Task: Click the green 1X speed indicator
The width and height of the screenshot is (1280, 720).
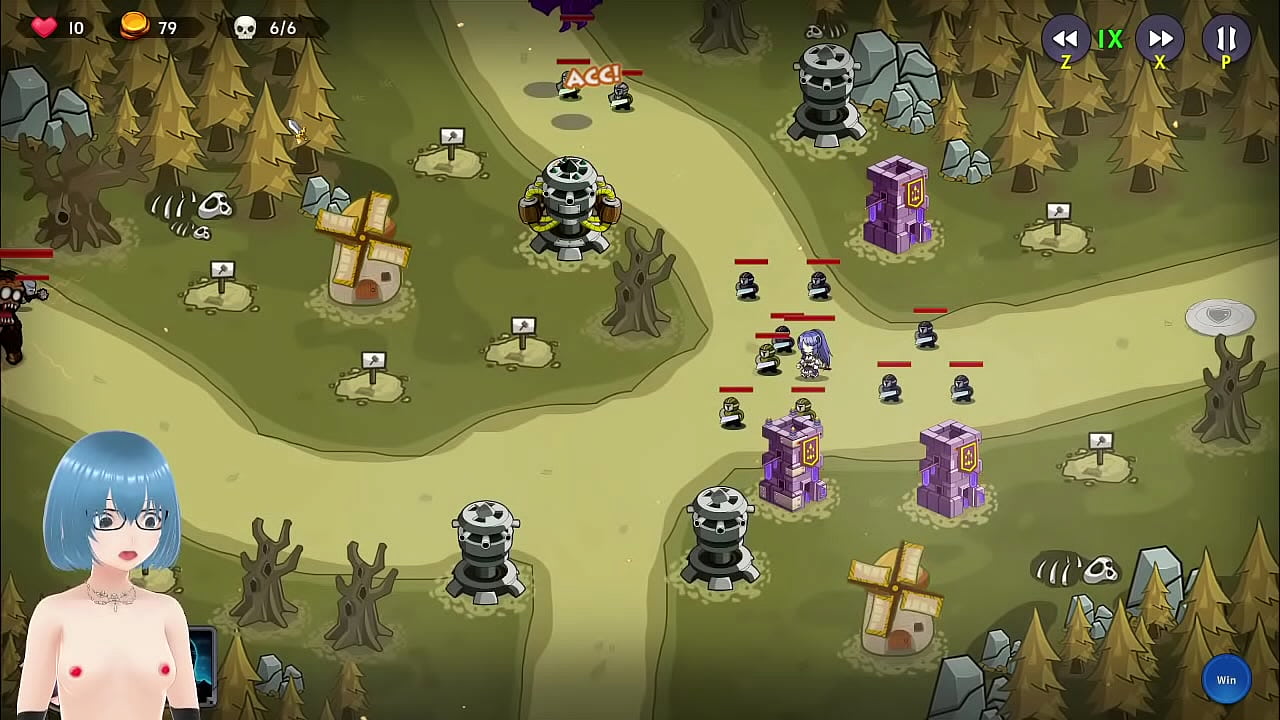Action: pos(1112,40)
